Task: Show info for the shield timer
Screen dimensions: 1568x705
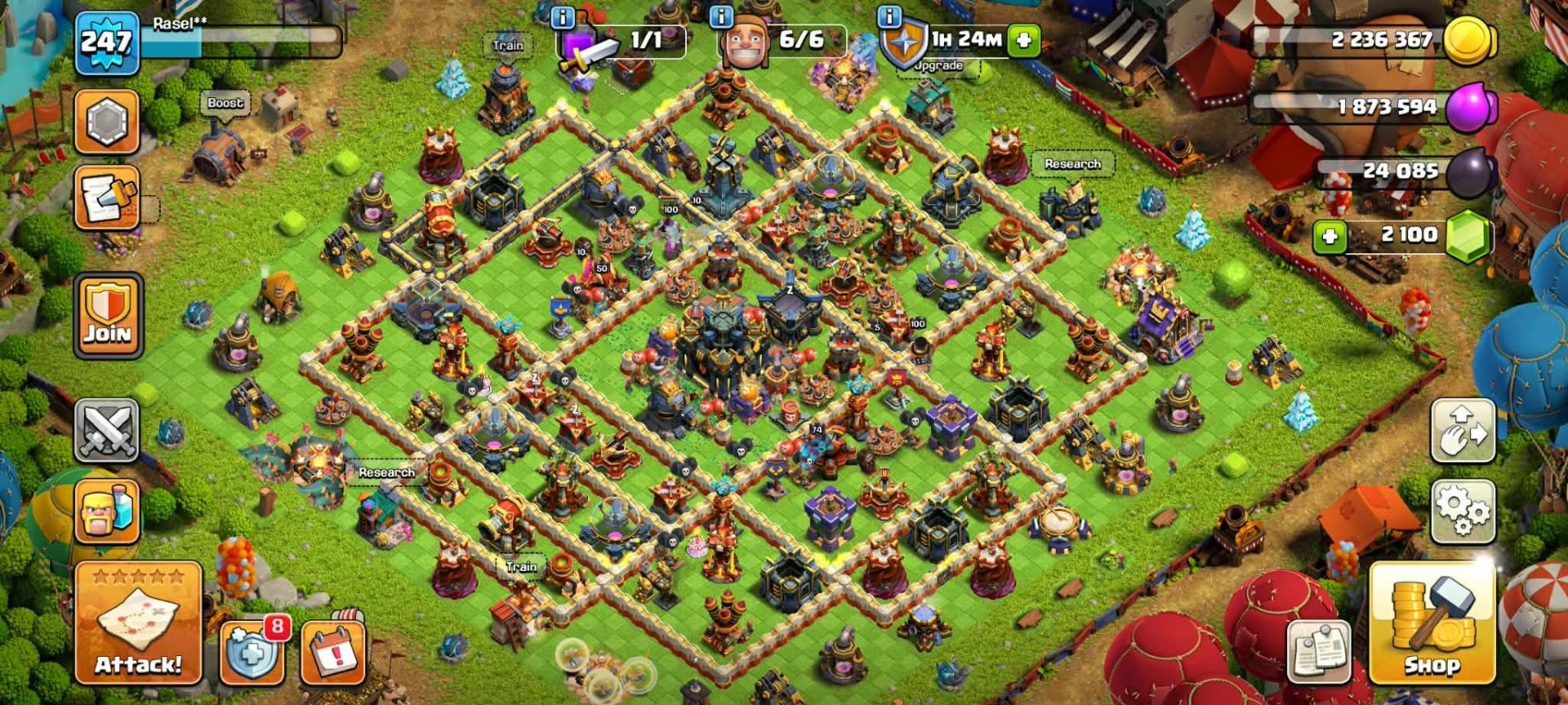Action: tap(889, 16)
